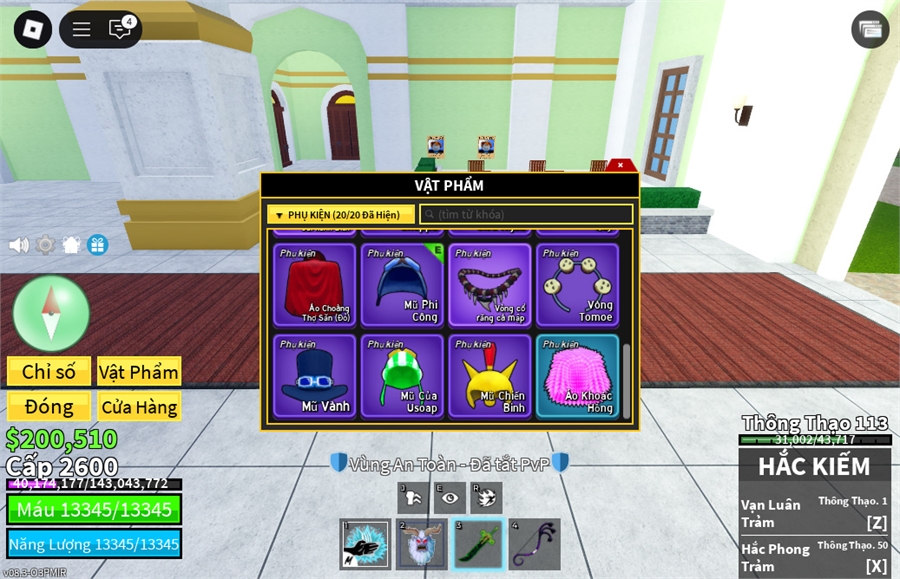Equip the pink Áo Khoác Hồng coat

(x=577, y=375)
